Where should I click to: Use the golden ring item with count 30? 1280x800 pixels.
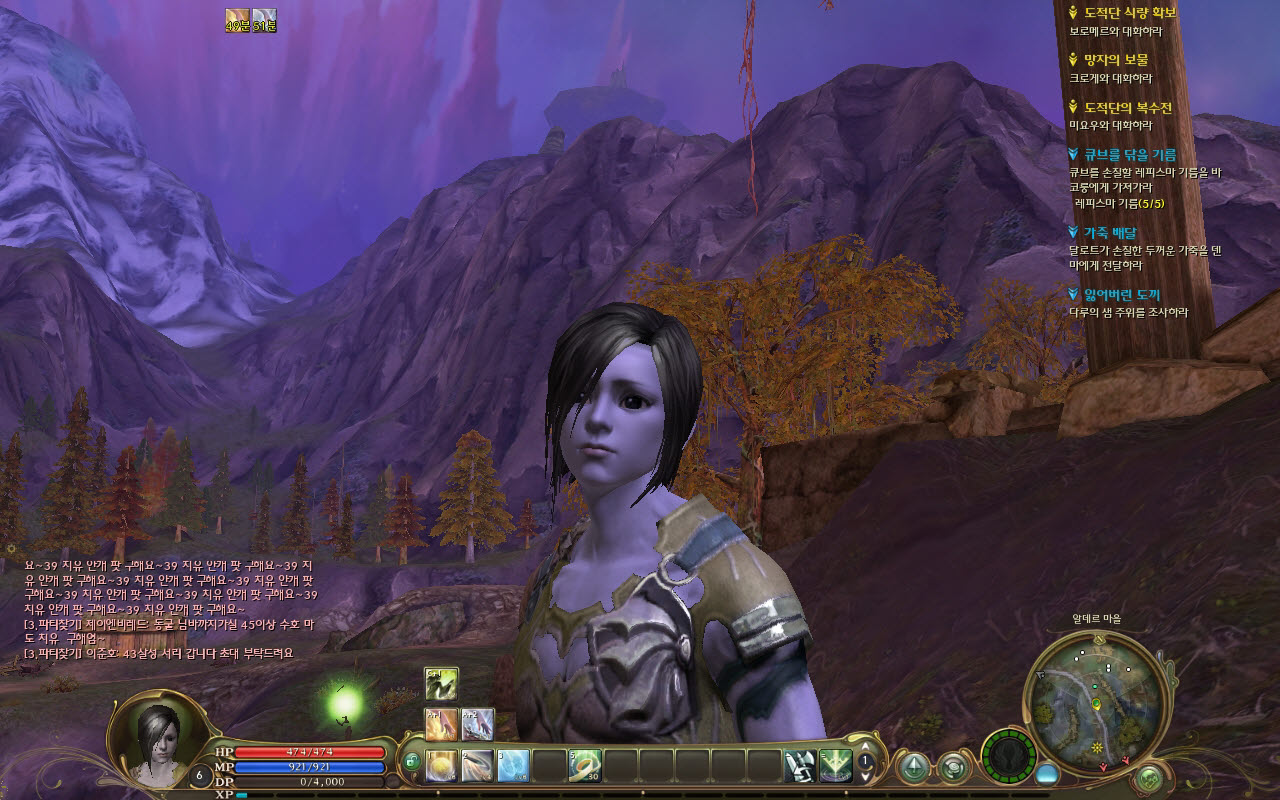pyautogui.click(x=585, y=766)
